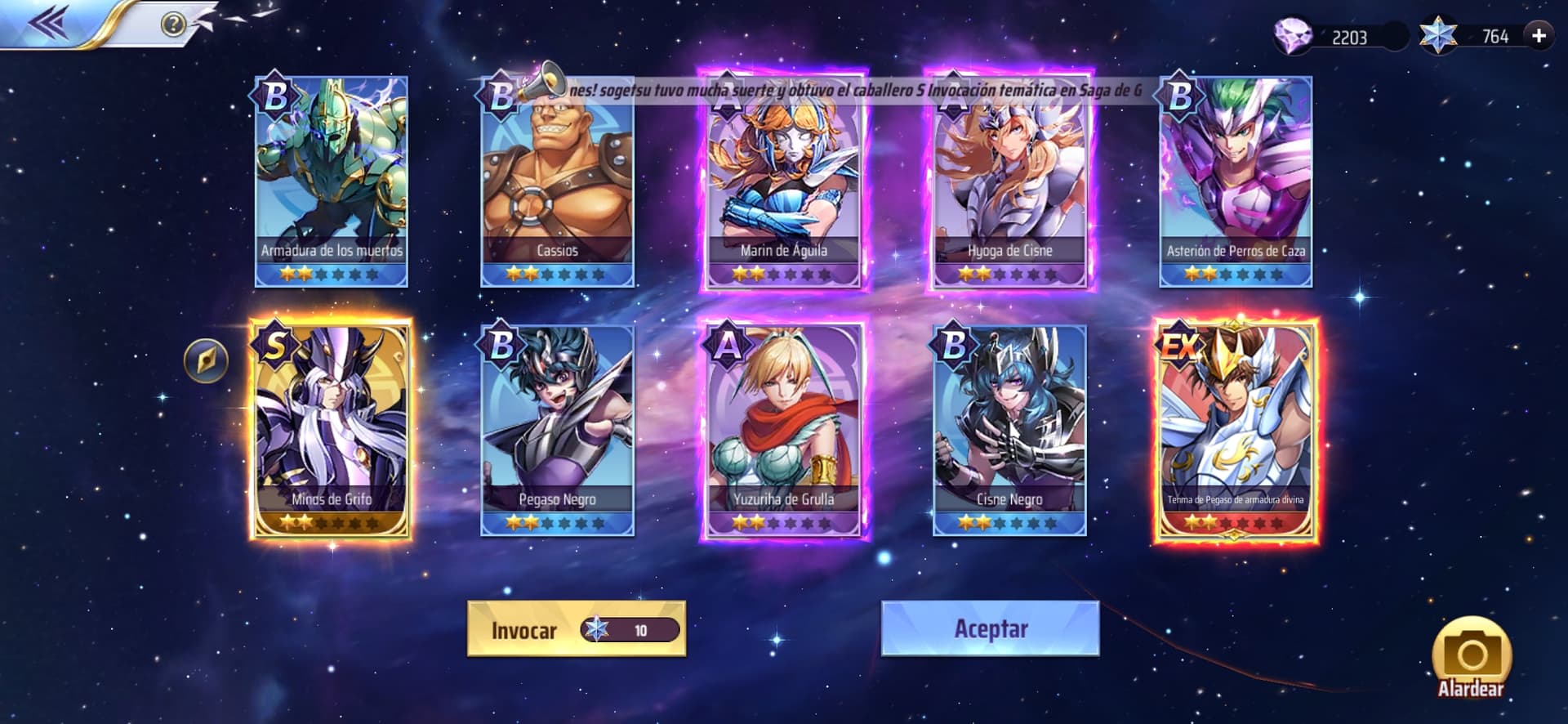Select the Armadura de los muertos card
Screen dimensions: 1568x724
(x=332, y=181)
